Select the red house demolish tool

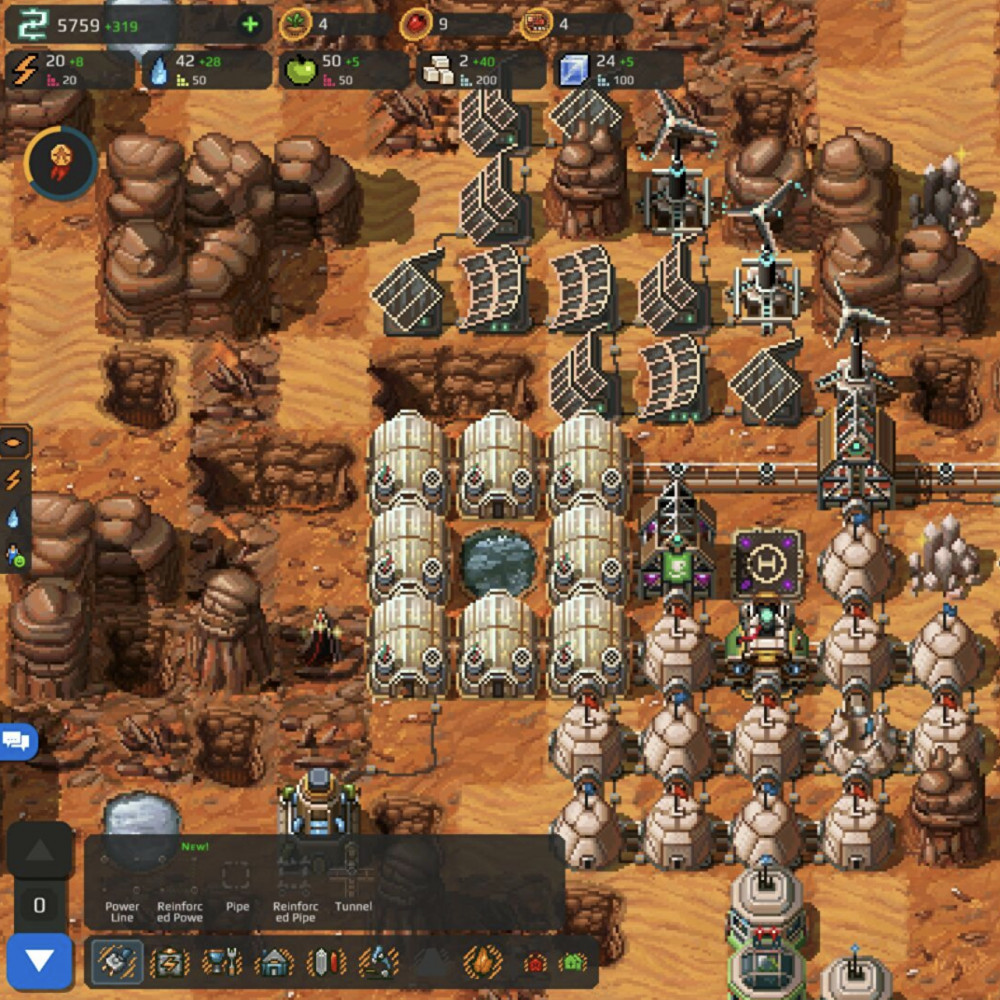click(536, 963)
